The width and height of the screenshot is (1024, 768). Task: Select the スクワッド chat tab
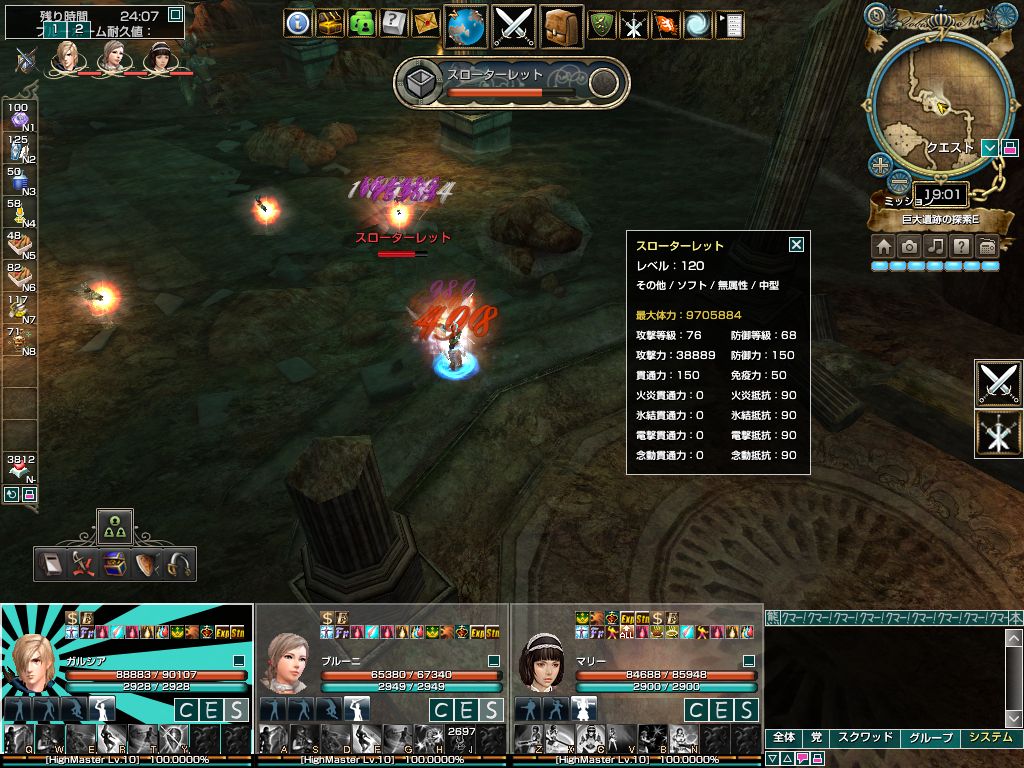(864, 738)
